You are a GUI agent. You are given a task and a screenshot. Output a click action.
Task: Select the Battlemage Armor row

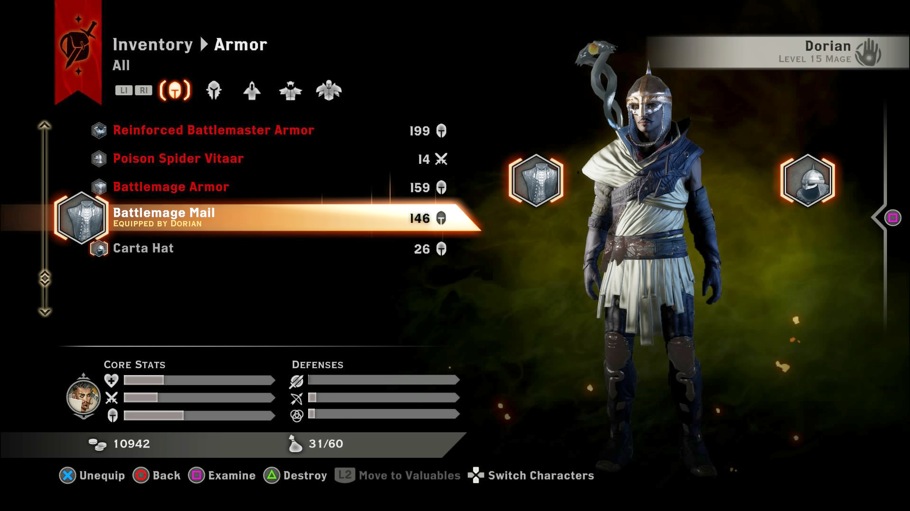171,187
